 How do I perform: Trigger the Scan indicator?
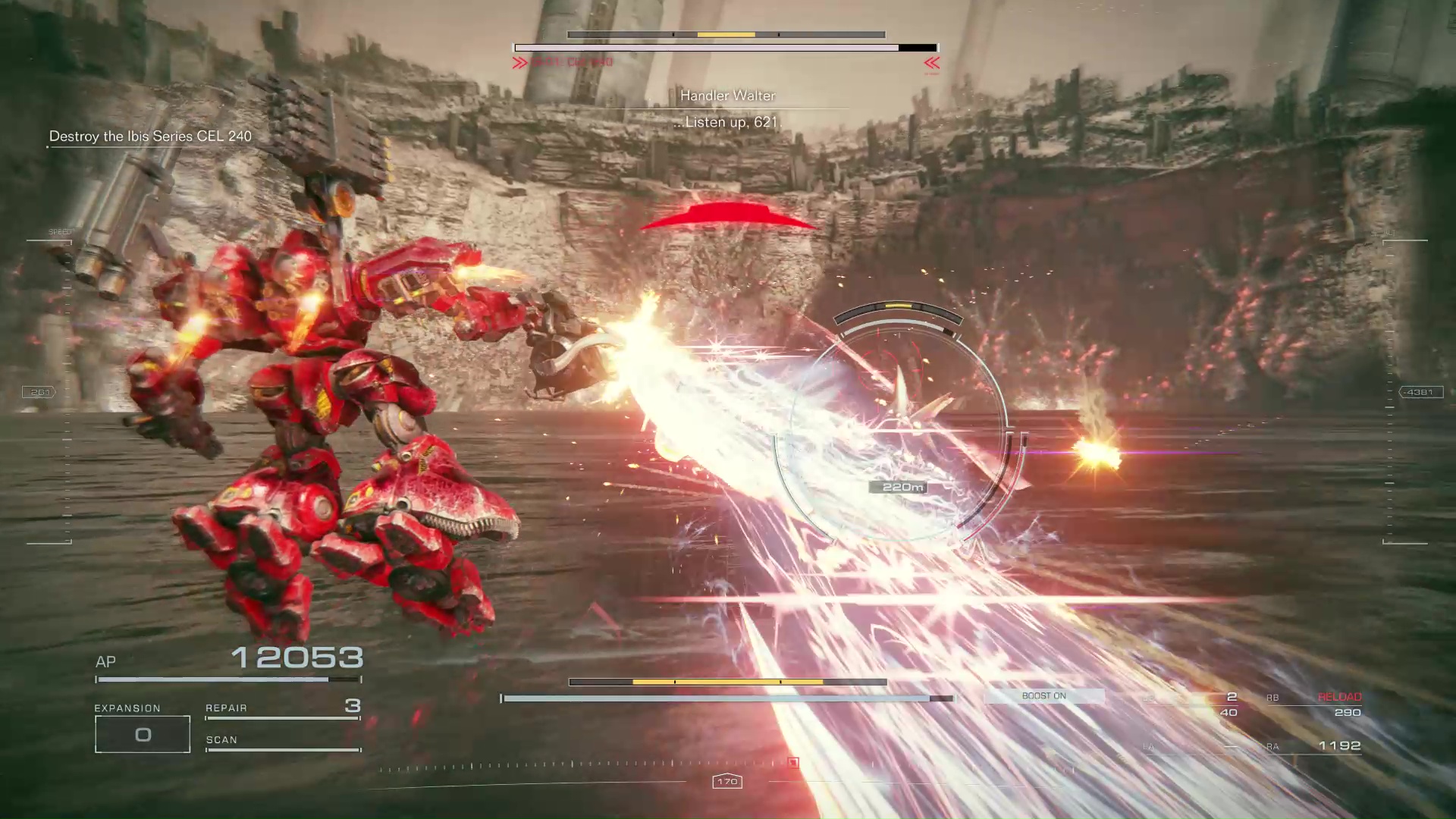coord(282,741)
